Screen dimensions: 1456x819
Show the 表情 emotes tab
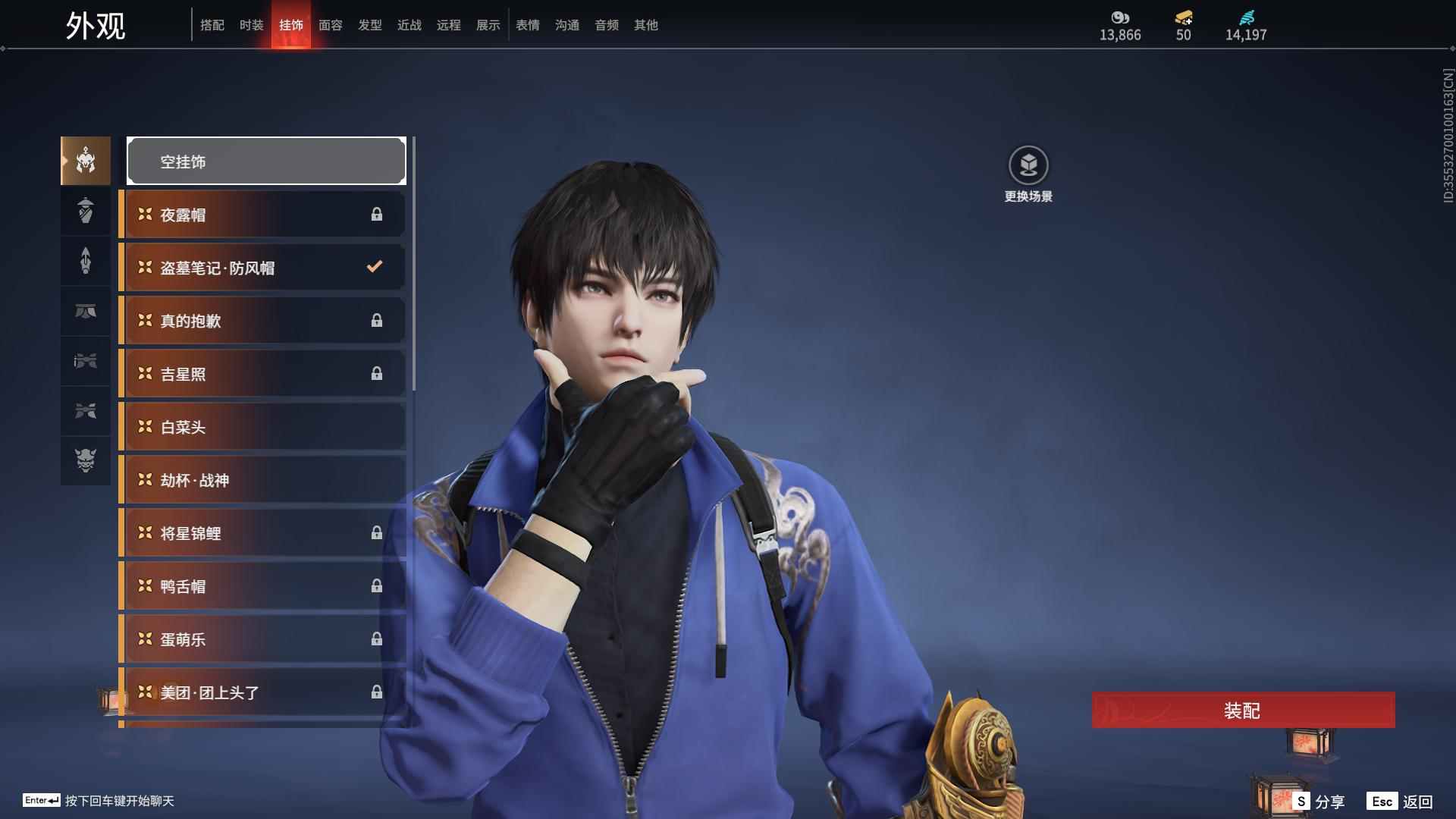(x=527, y=25)
